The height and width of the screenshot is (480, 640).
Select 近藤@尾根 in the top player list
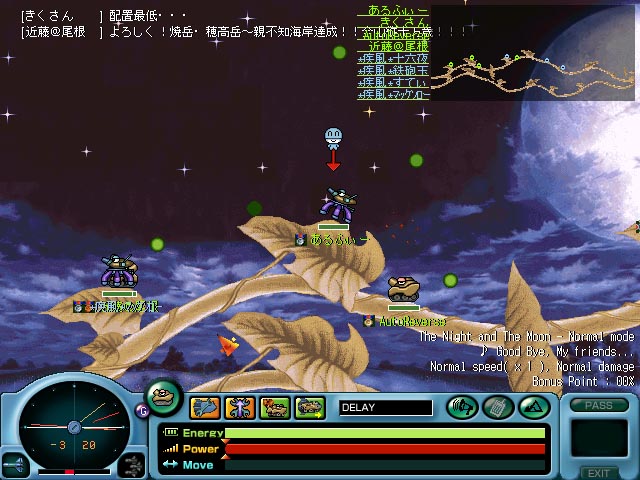click(393, 46)
